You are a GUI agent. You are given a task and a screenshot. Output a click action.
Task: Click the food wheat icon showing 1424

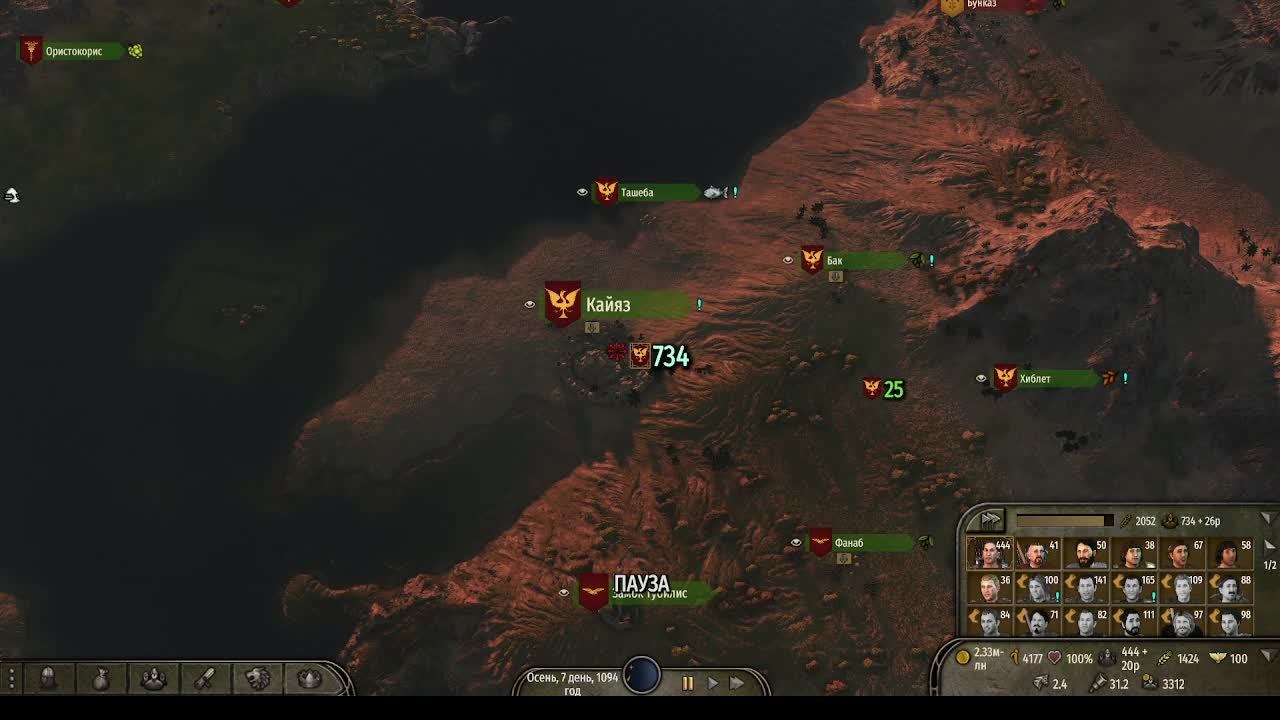click(x=1164, y=656)
